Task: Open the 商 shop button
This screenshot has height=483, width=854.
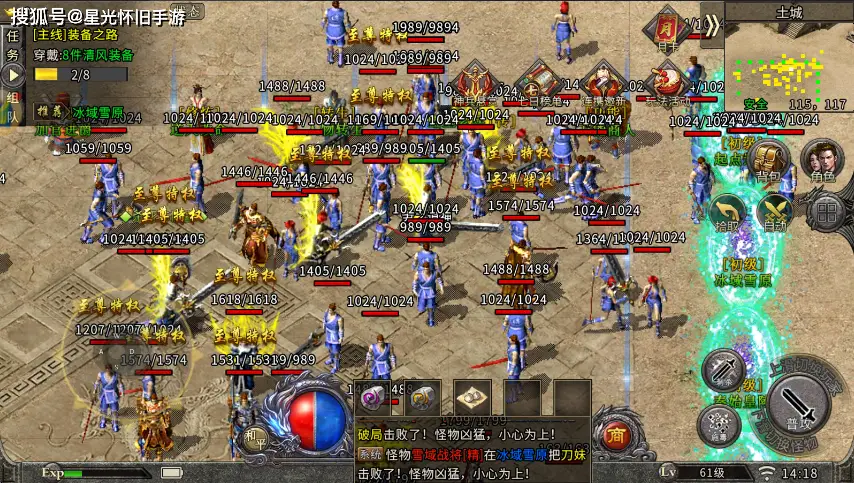Action: 616,435
